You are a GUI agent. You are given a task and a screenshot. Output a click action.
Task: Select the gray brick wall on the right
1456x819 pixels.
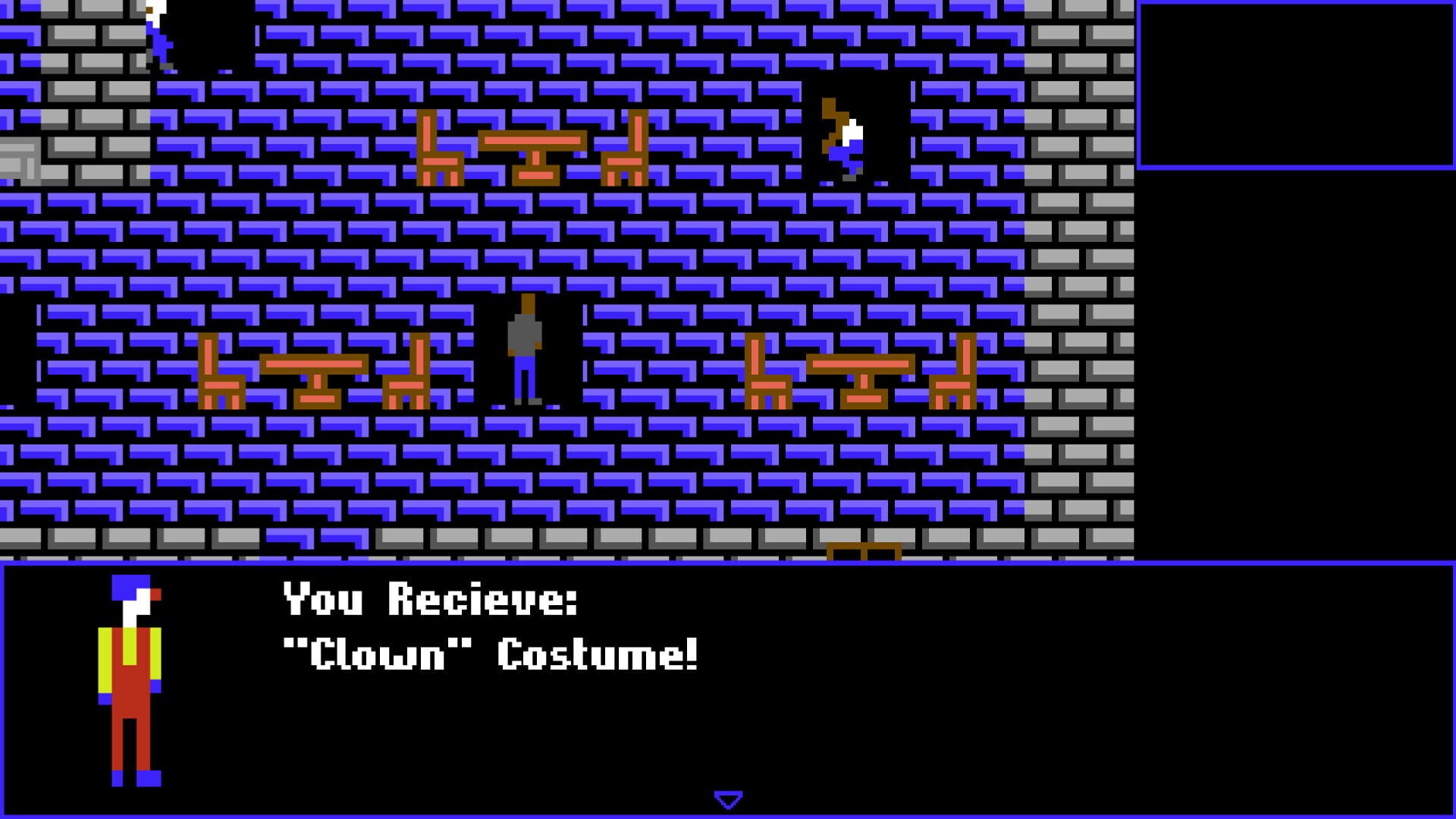1077,303
